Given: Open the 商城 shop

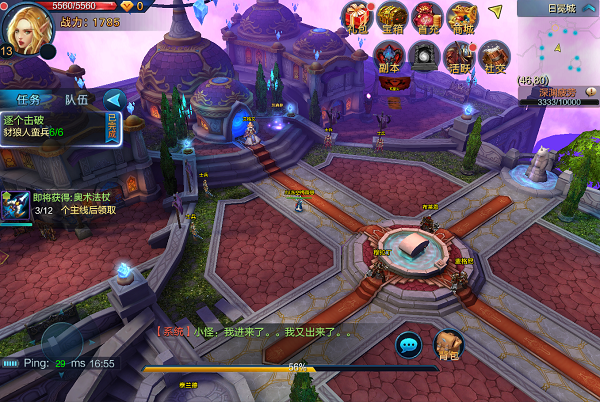Looking at the screenshot, I should pos(462,17).
